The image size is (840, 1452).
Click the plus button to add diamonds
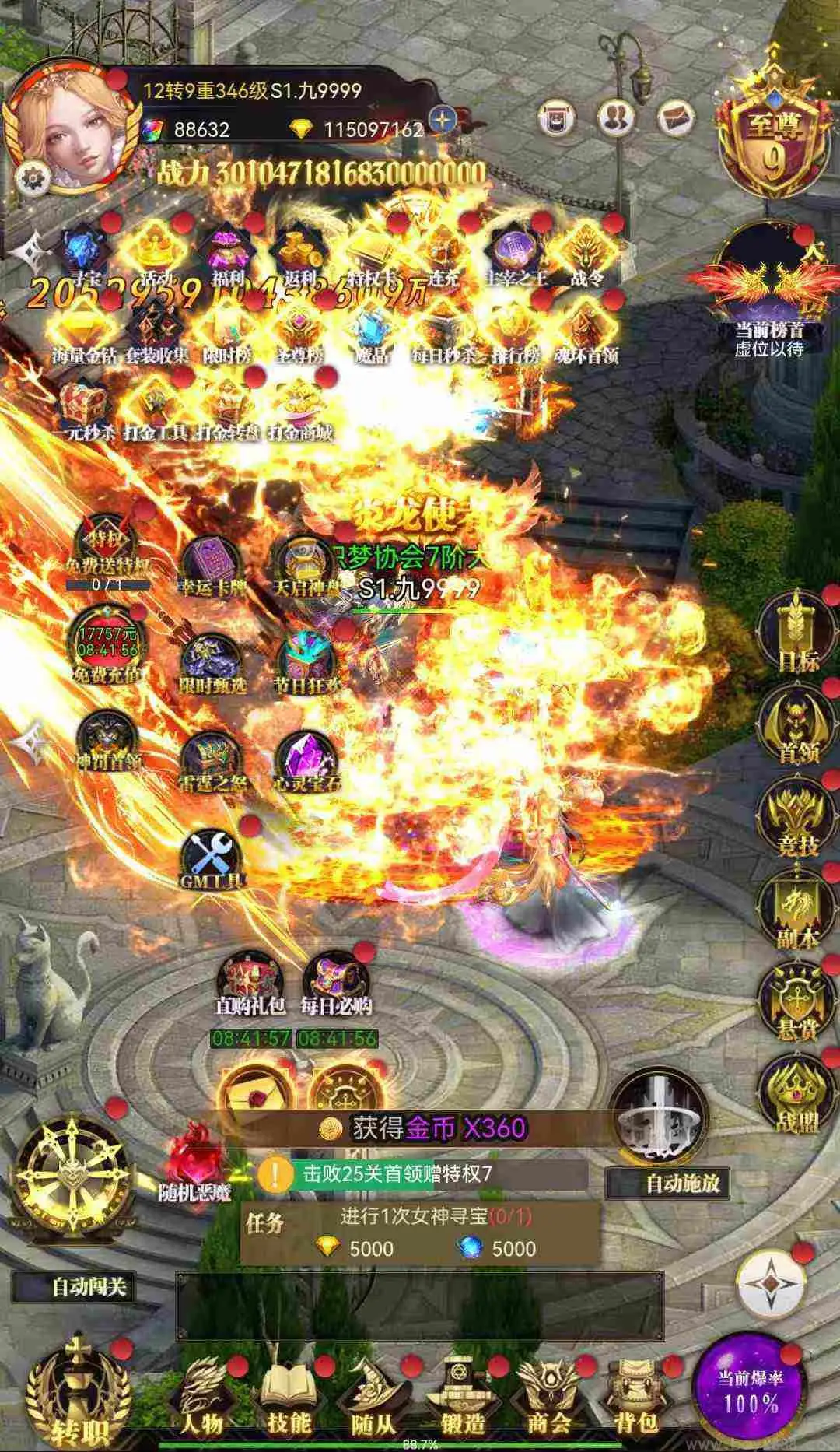pyautogui.click(x=443, y=121)
